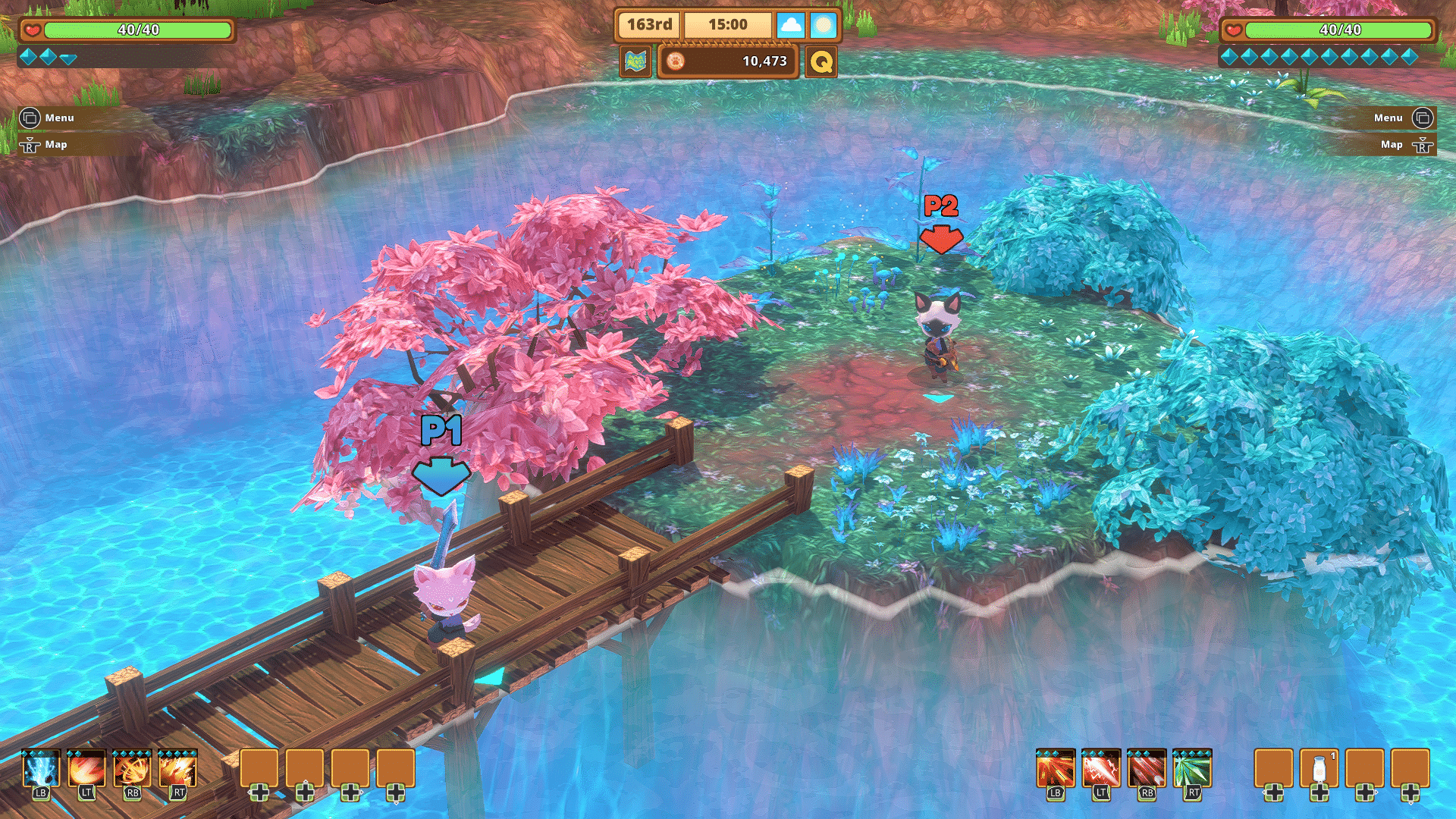Activate Player 2's flaming arrow skill
Screen dimensions: 1456x819
point(1056,770)
